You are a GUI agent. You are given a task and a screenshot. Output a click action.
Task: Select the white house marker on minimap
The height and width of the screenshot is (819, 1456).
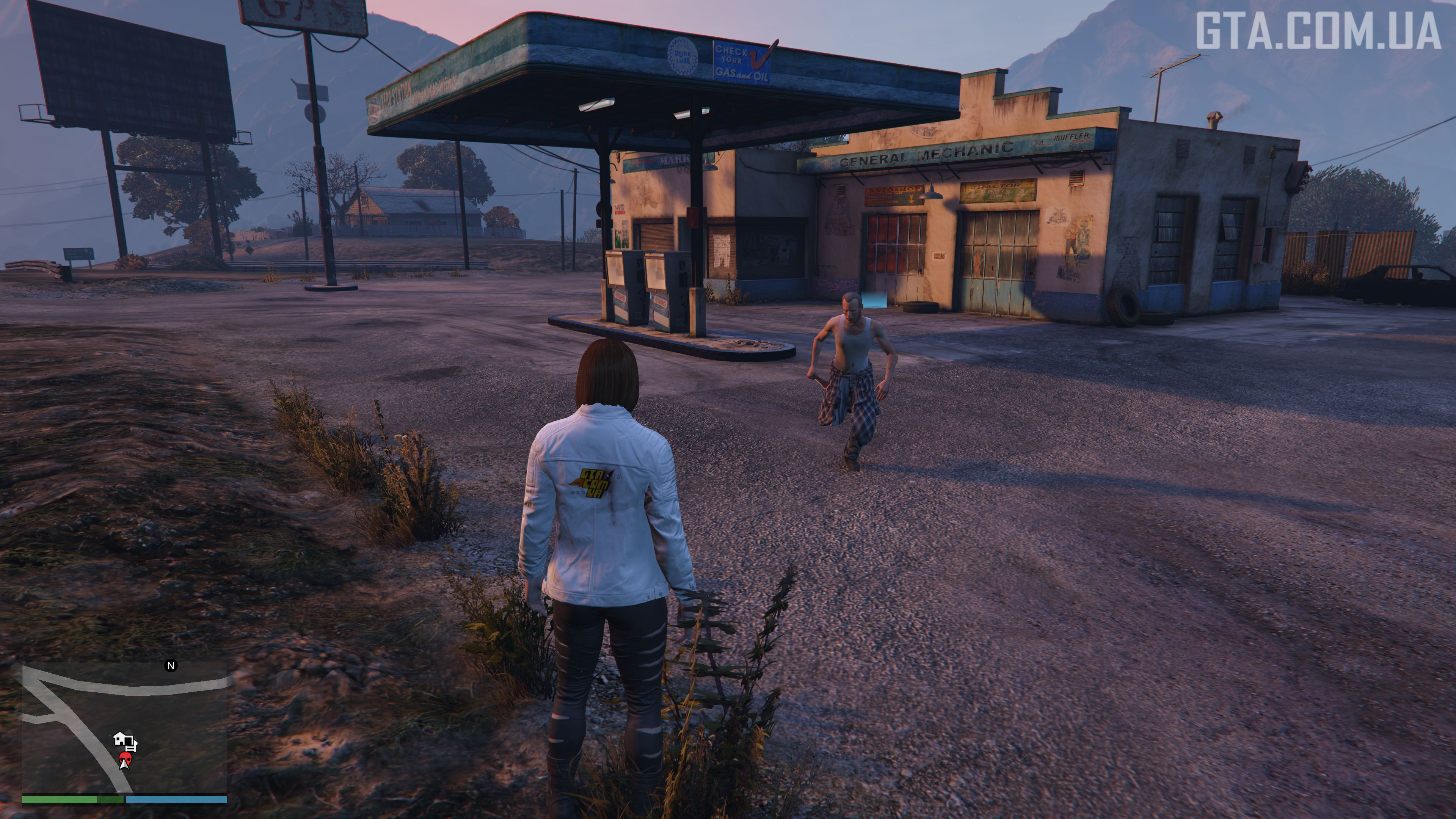(x=121, y=738)
